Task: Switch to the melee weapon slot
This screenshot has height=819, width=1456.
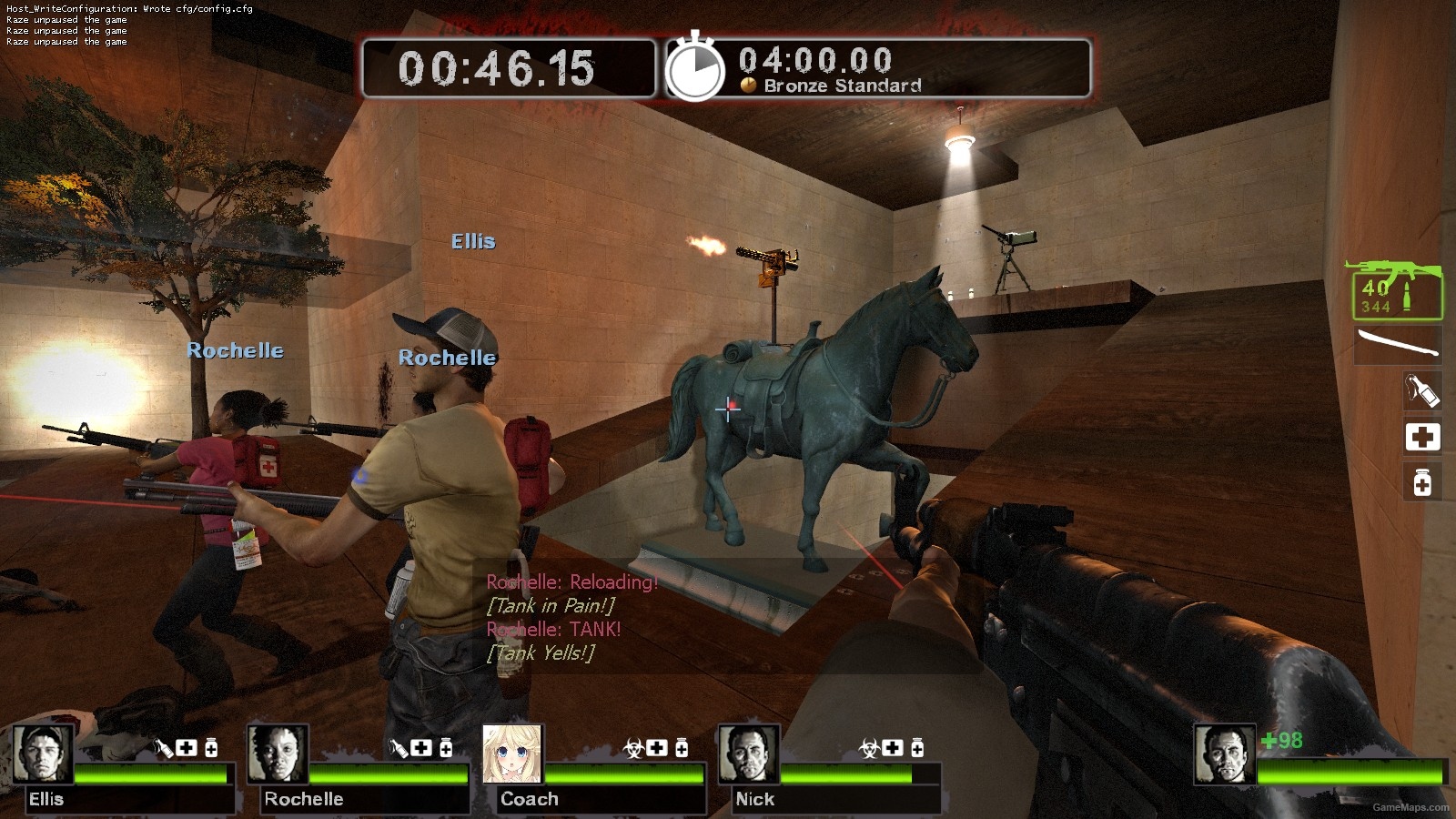Action: coord(1398,346)
